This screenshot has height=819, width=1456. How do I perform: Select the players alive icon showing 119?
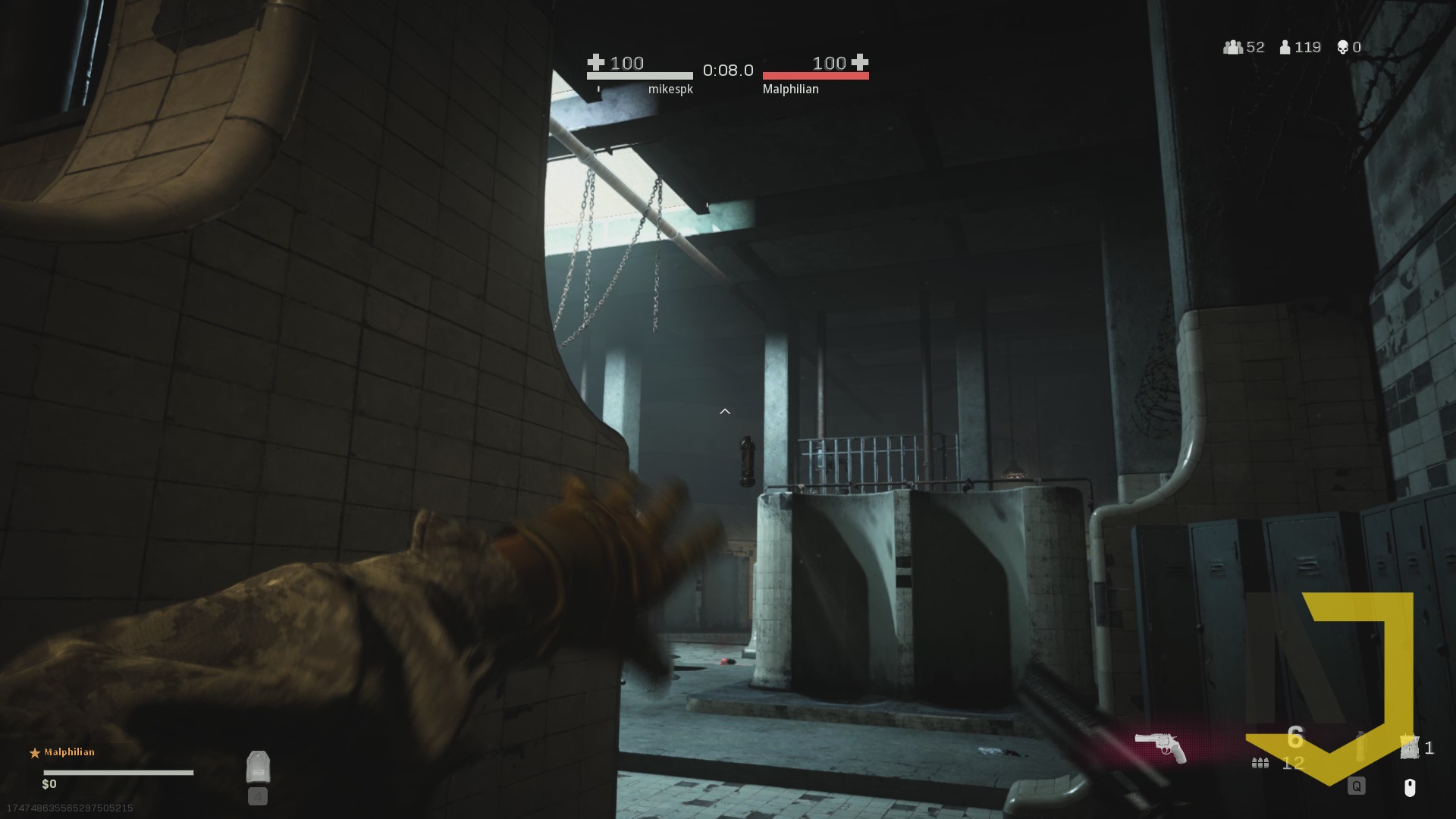coord(1285,47)
